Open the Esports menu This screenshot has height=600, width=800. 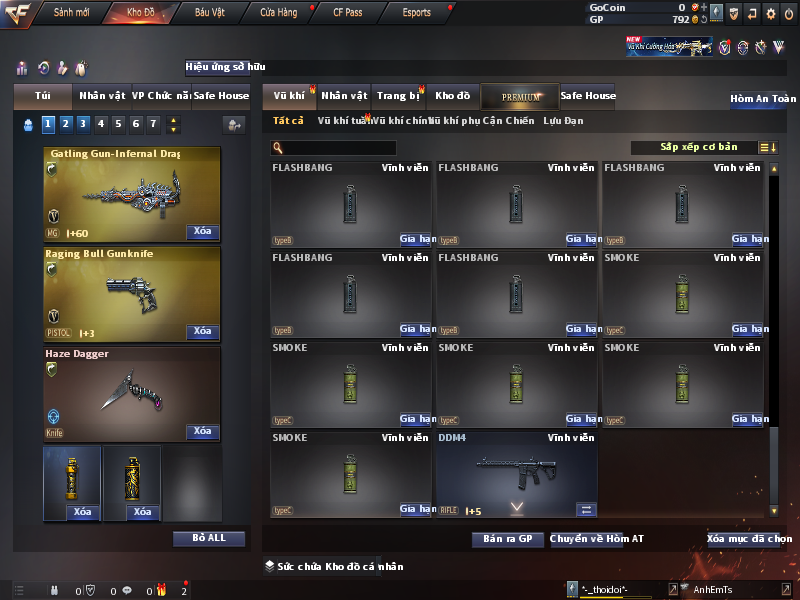[416, 13]
